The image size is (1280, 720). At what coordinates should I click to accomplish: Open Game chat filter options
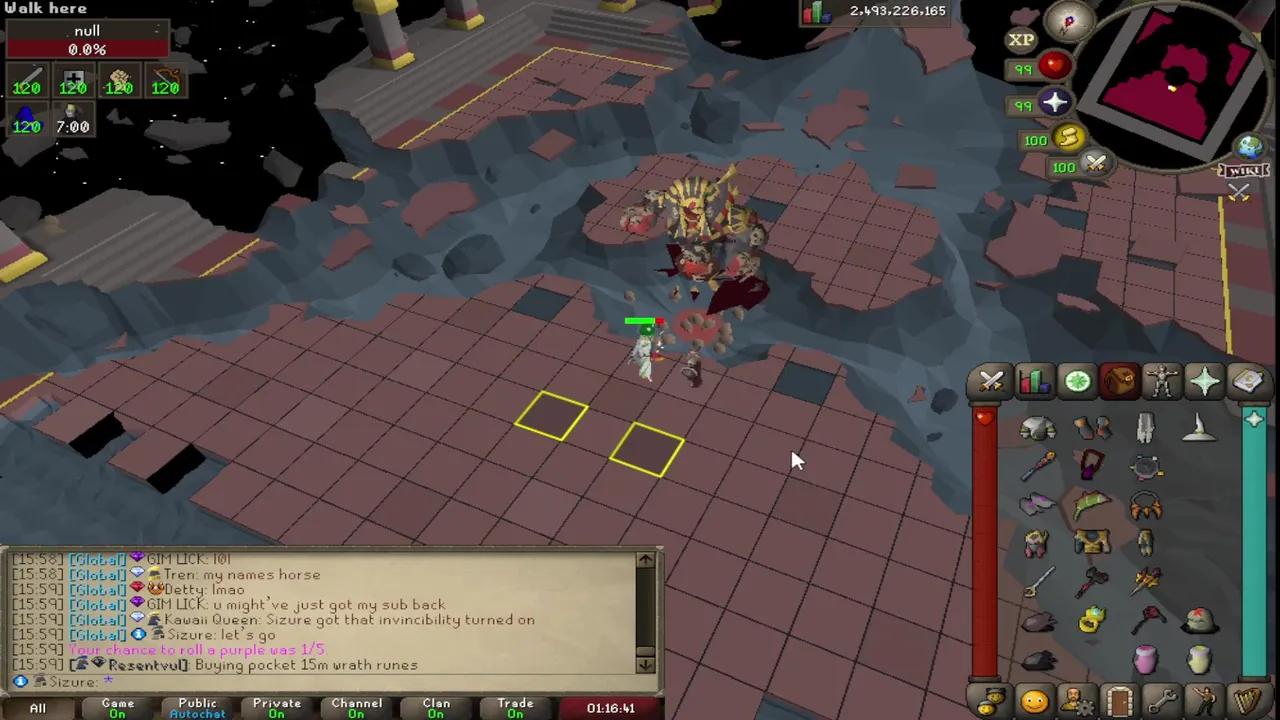[117, 707]
